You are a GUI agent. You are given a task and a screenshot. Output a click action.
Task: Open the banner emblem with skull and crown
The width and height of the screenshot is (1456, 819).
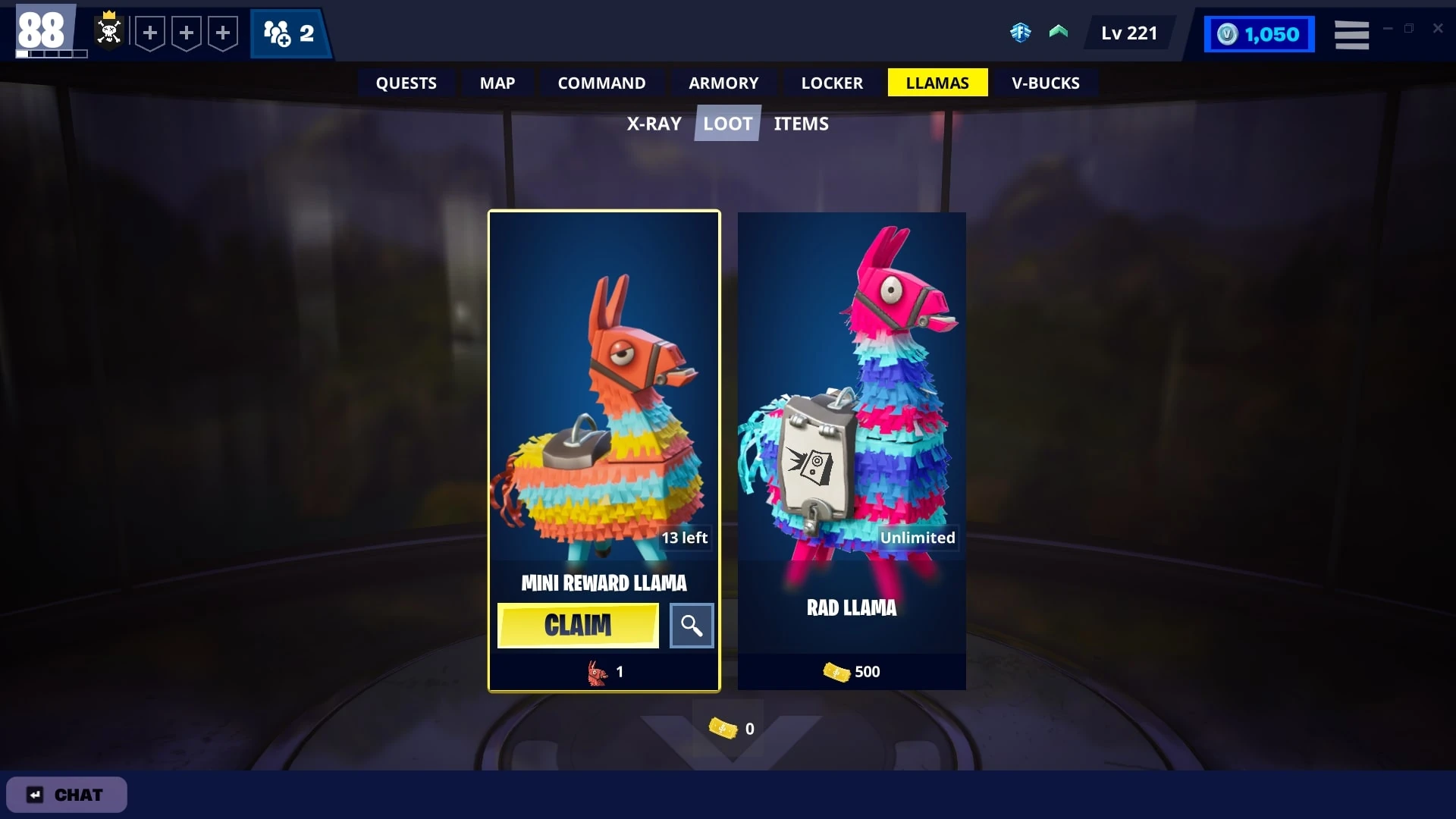108,33
